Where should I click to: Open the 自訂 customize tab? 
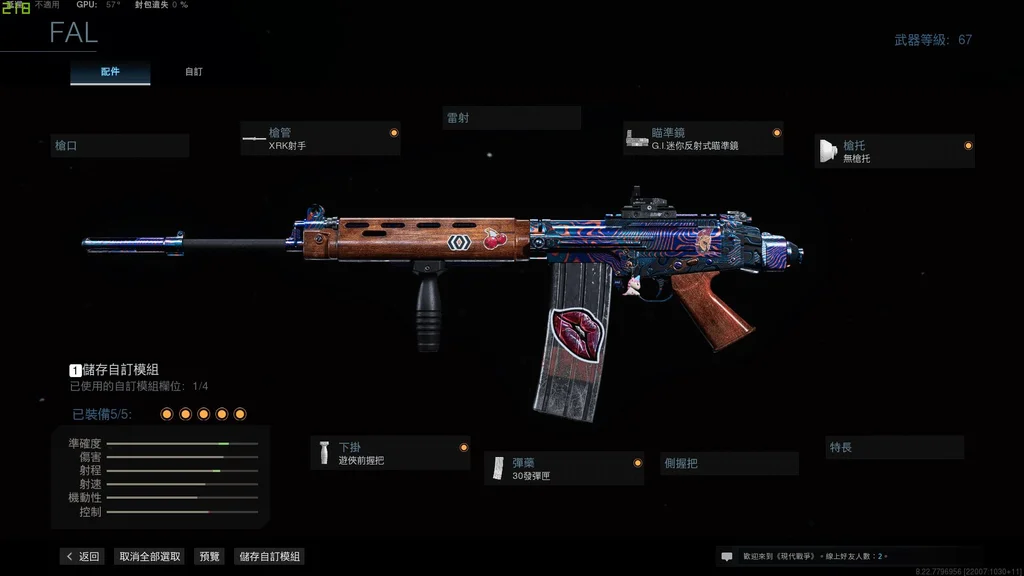pos(193,72)
